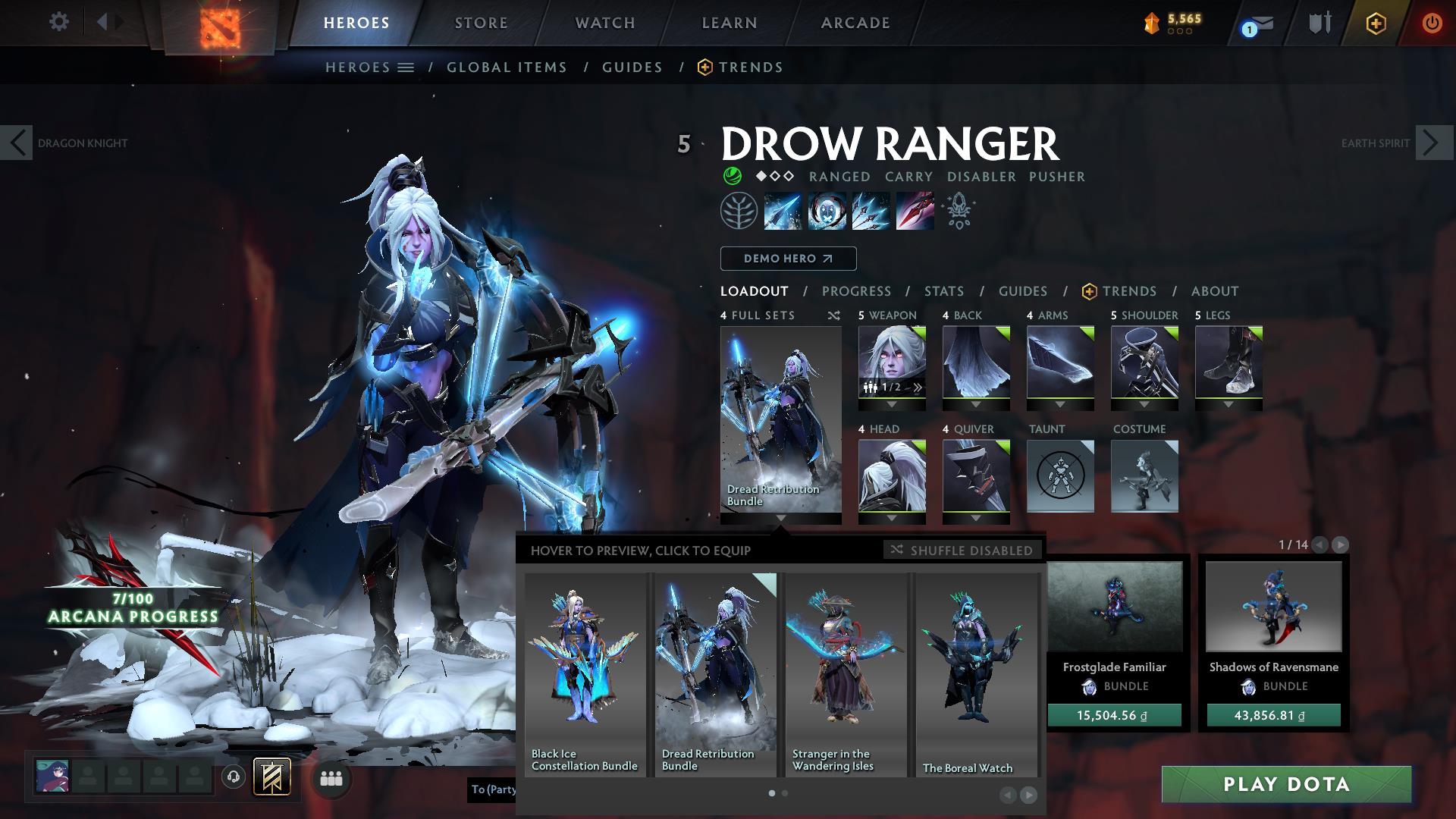This screenshot has height=819, width=1456.
Task: Click the Arcana Progress bar
Action: 133,608
